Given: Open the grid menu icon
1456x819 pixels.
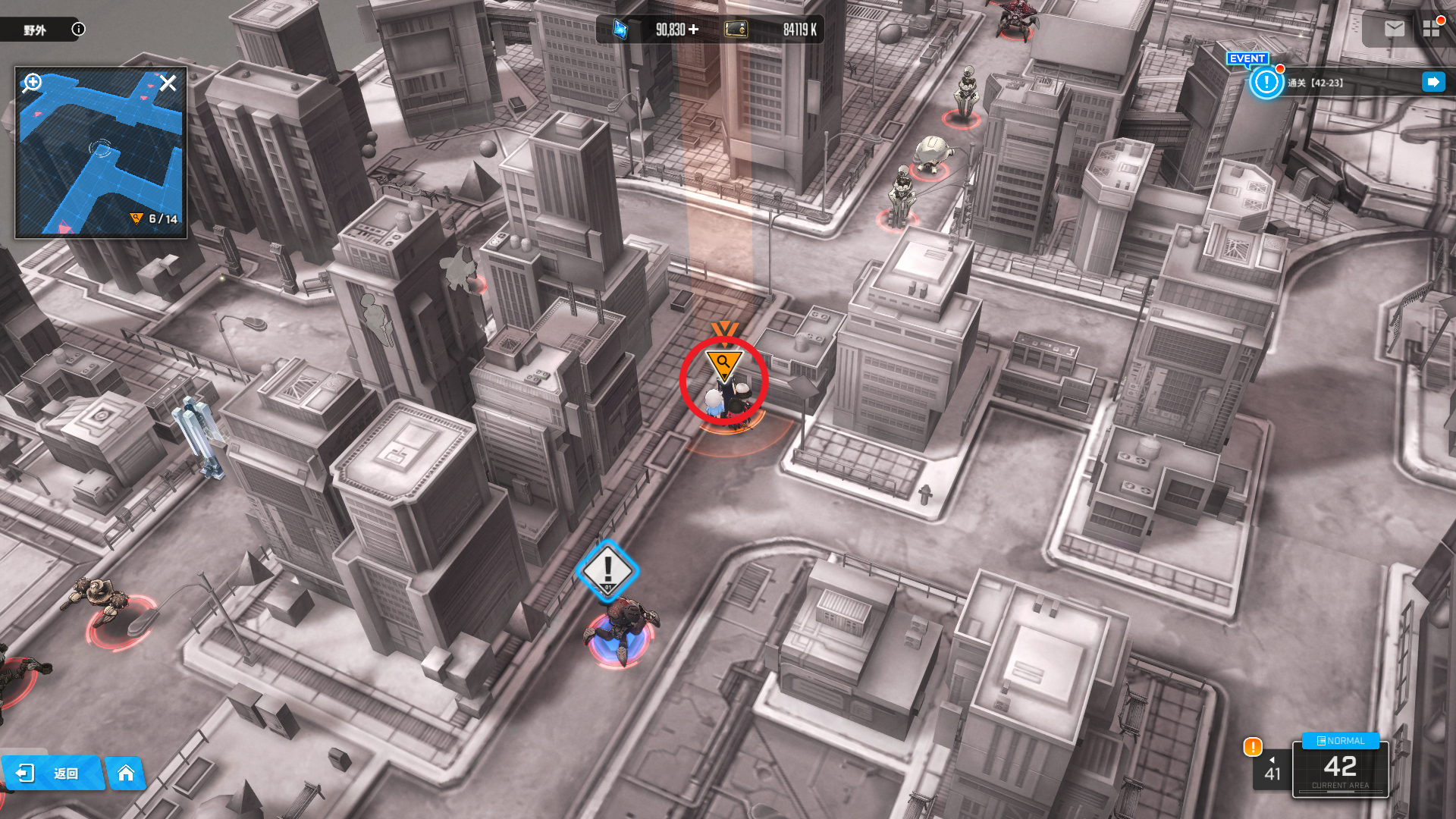Looking at the screenshot, I should (x=1431, y=29).
